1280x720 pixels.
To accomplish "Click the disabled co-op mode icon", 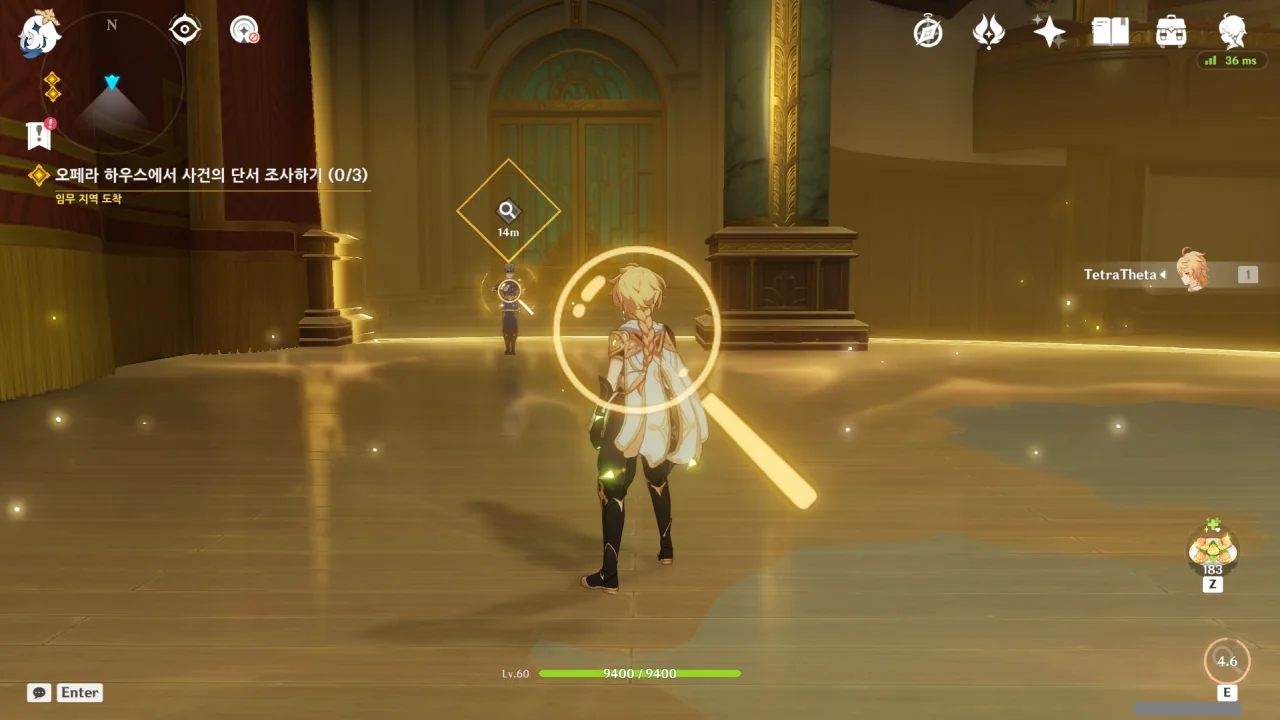I will tap(244, 30).
